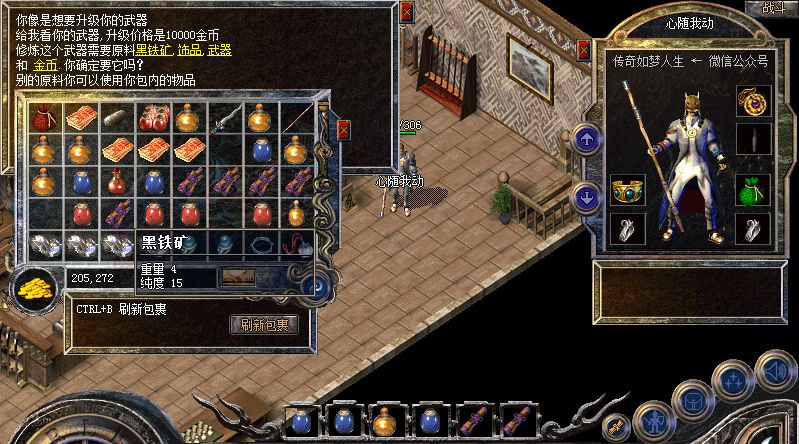Select the equipped green pouch slot

click(x=752, y=189)
